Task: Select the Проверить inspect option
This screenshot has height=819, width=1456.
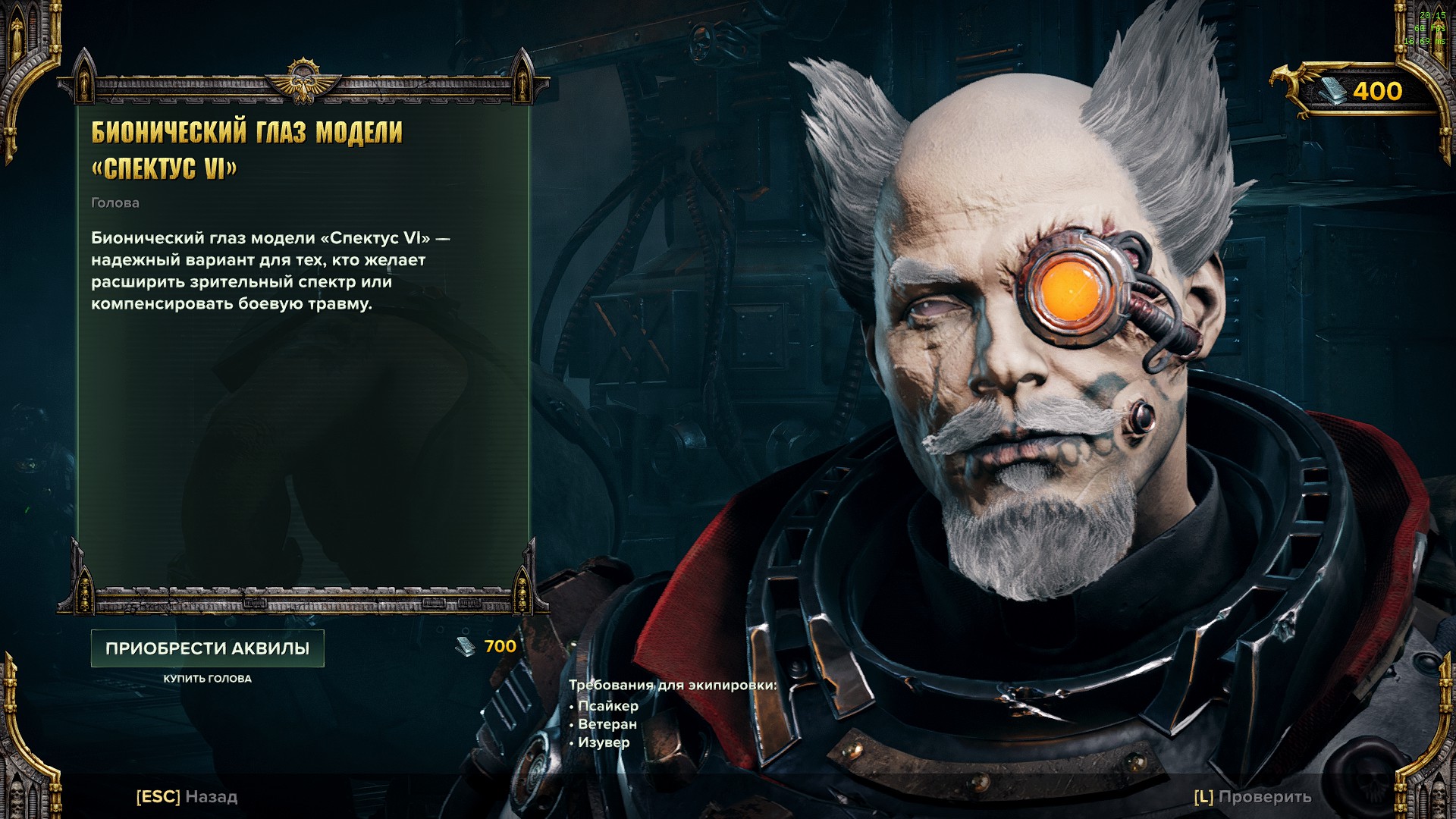Action: click(1252, 797)
